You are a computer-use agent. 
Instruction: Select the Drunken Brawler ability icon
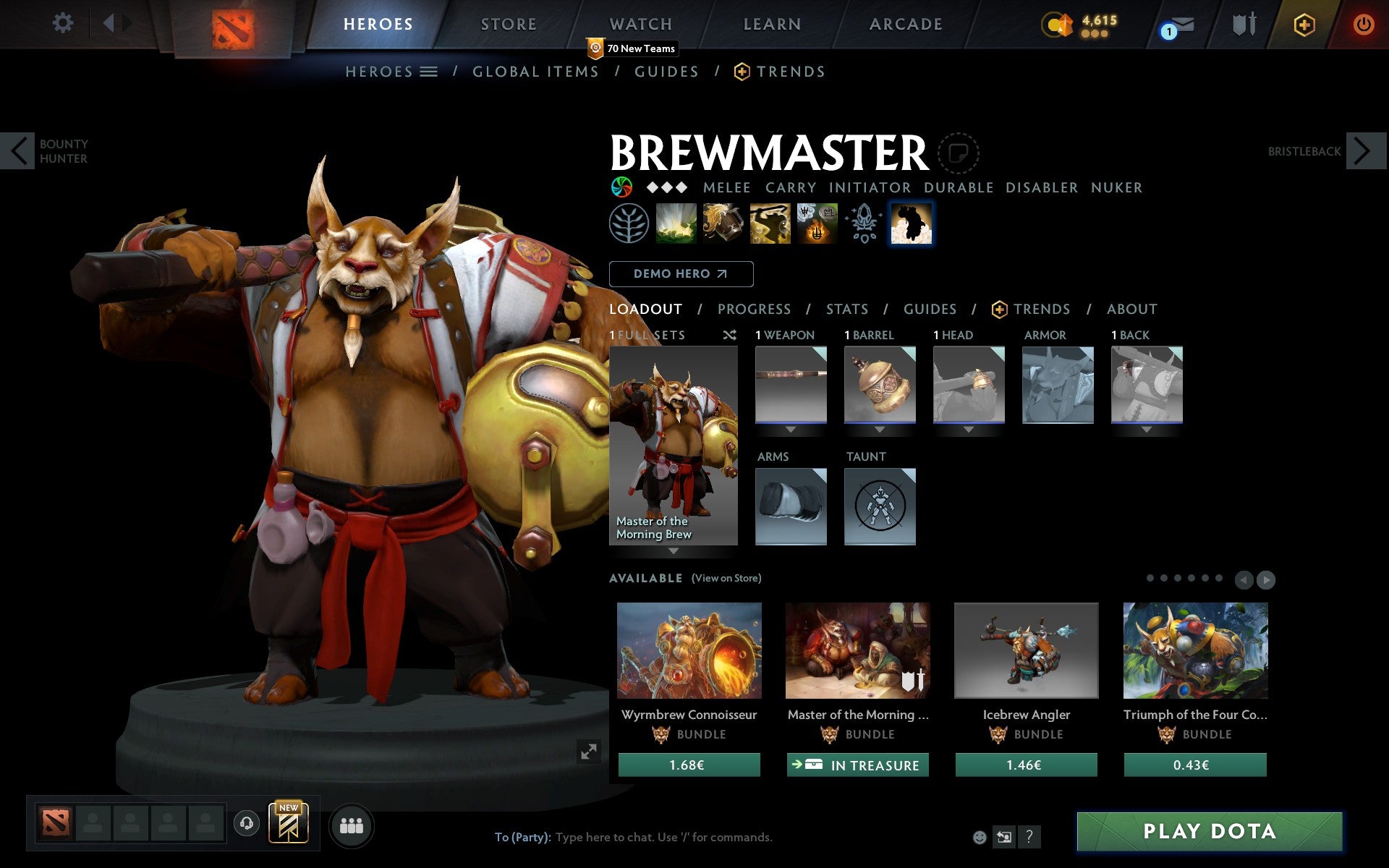(769, 223)
